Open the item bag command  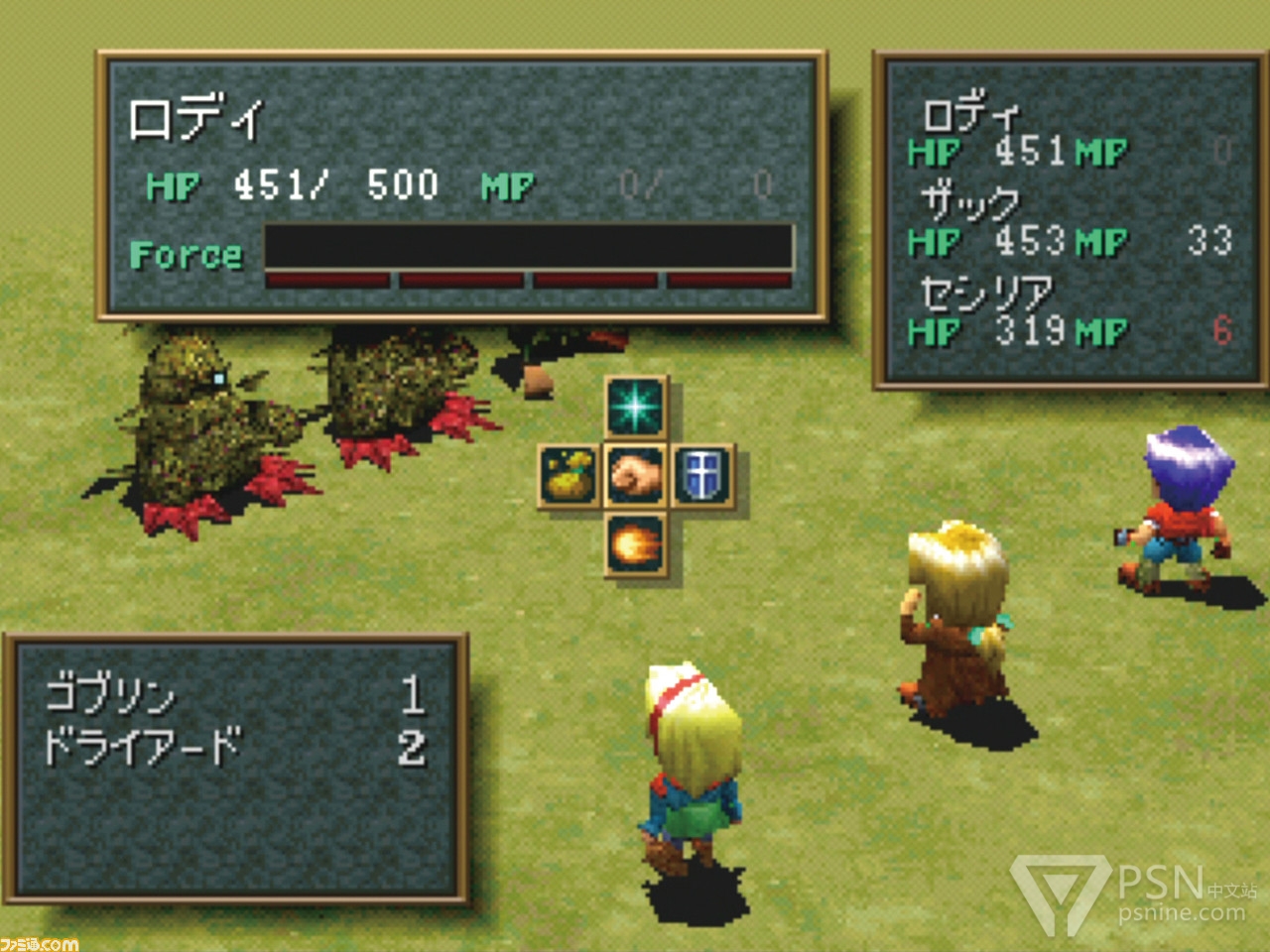(x=569, y=476)
